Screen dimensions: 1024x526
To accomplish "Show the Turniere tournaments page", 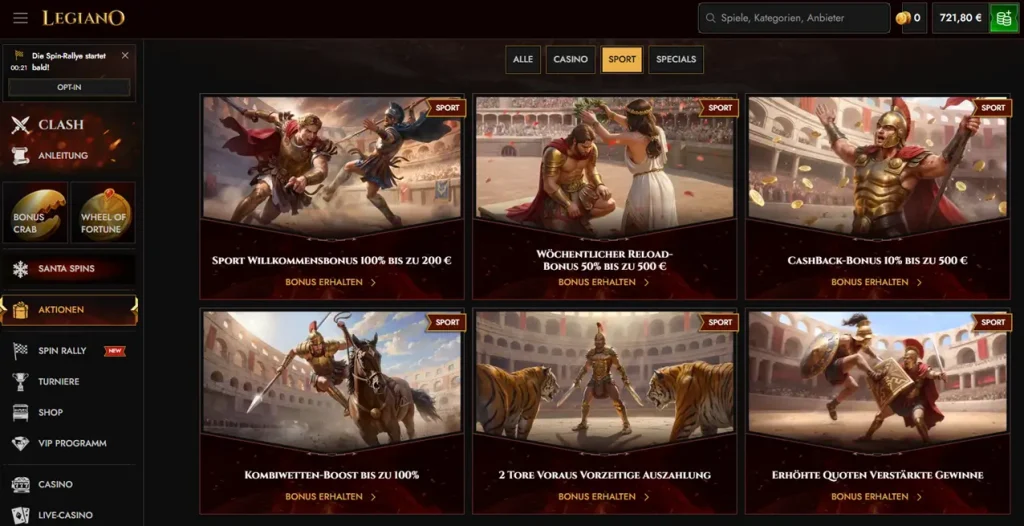I will pyautogui.click(x=59, y=382).
